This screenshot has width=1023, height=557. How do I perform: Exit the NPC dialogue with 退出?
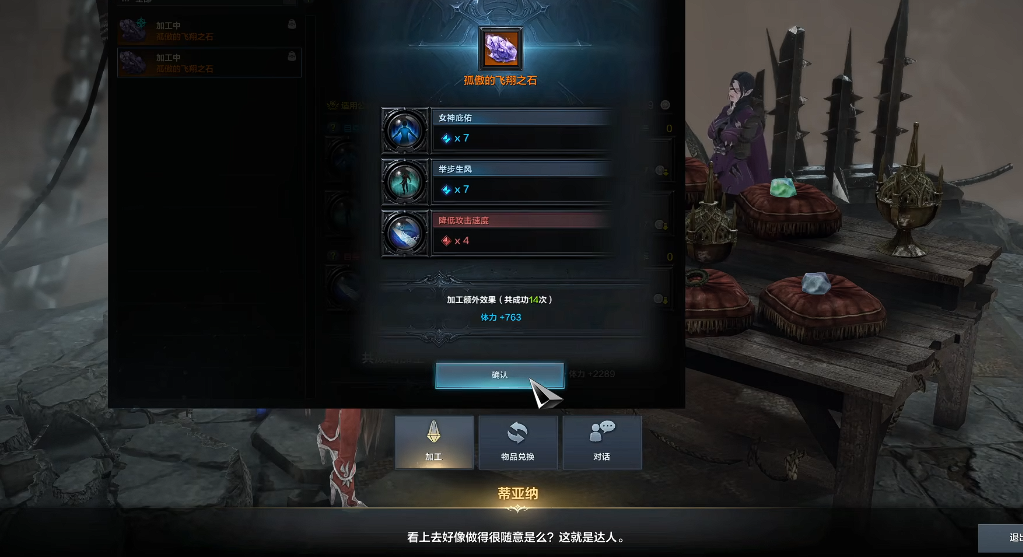click(1003, 538)
